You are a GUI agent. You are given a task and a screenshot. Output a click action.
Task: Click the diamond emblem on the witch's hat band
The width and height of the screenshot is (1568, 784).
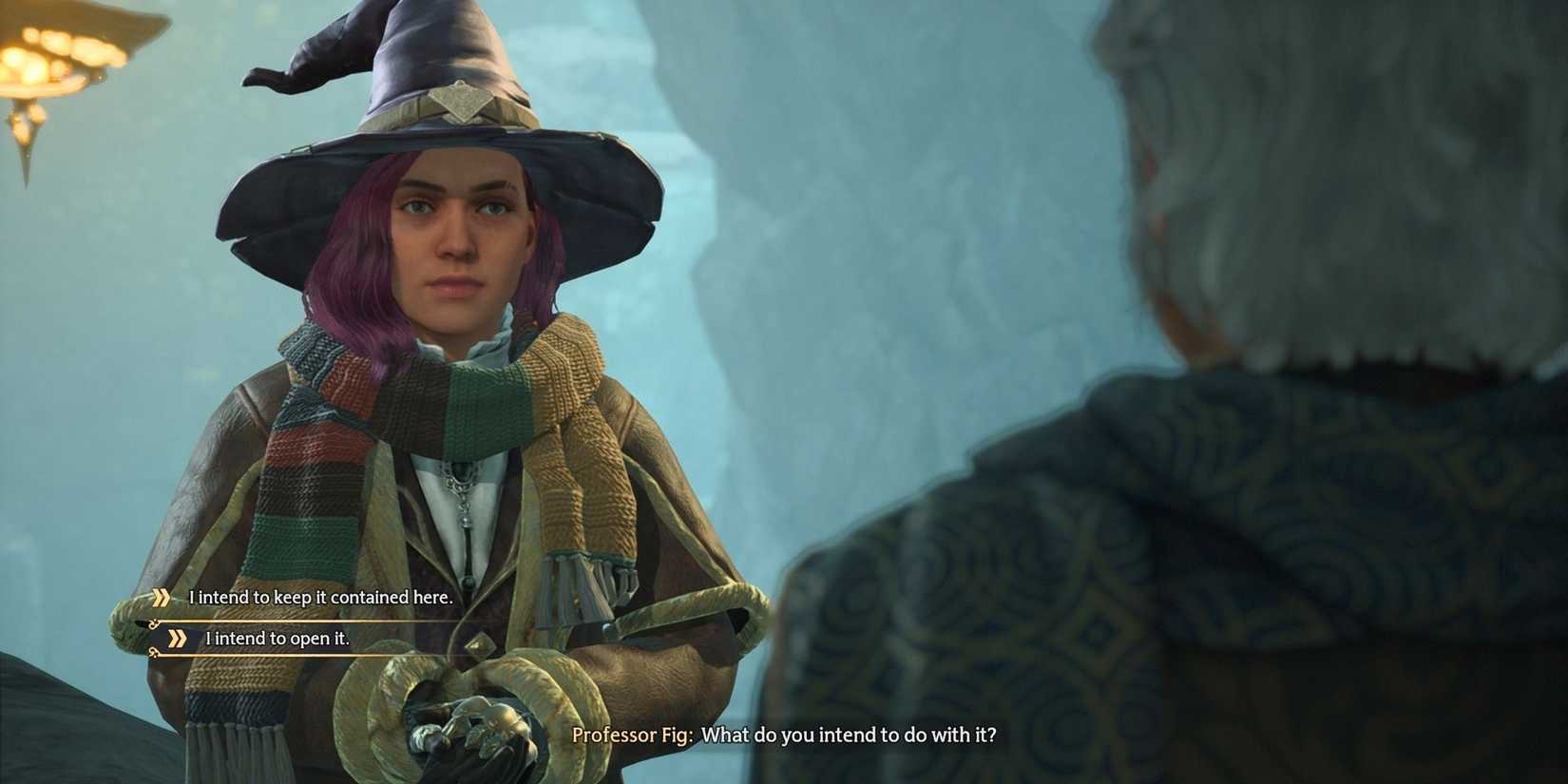pos(459,101)
